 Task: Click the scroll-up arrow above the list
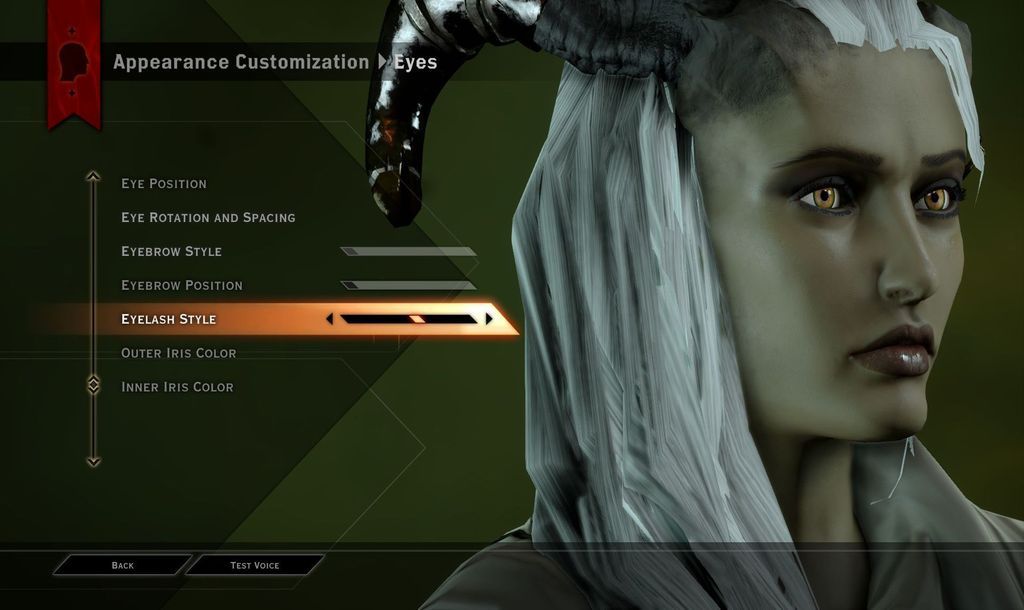[x=93, y=177]
